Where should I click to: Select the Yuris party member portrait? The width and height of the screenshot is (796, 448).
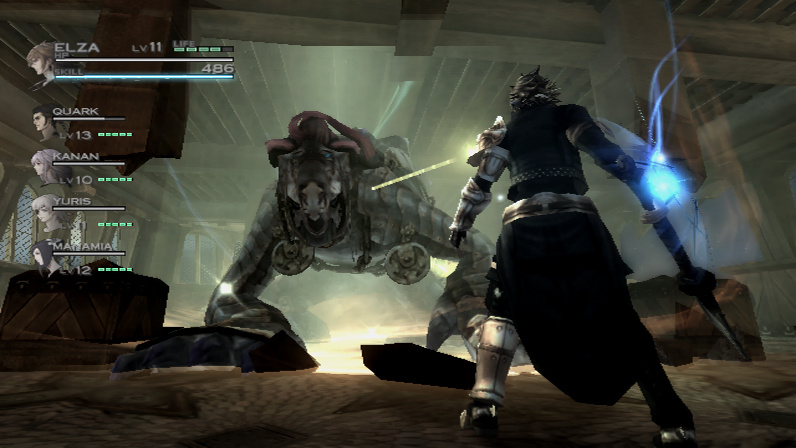[44, 210]
